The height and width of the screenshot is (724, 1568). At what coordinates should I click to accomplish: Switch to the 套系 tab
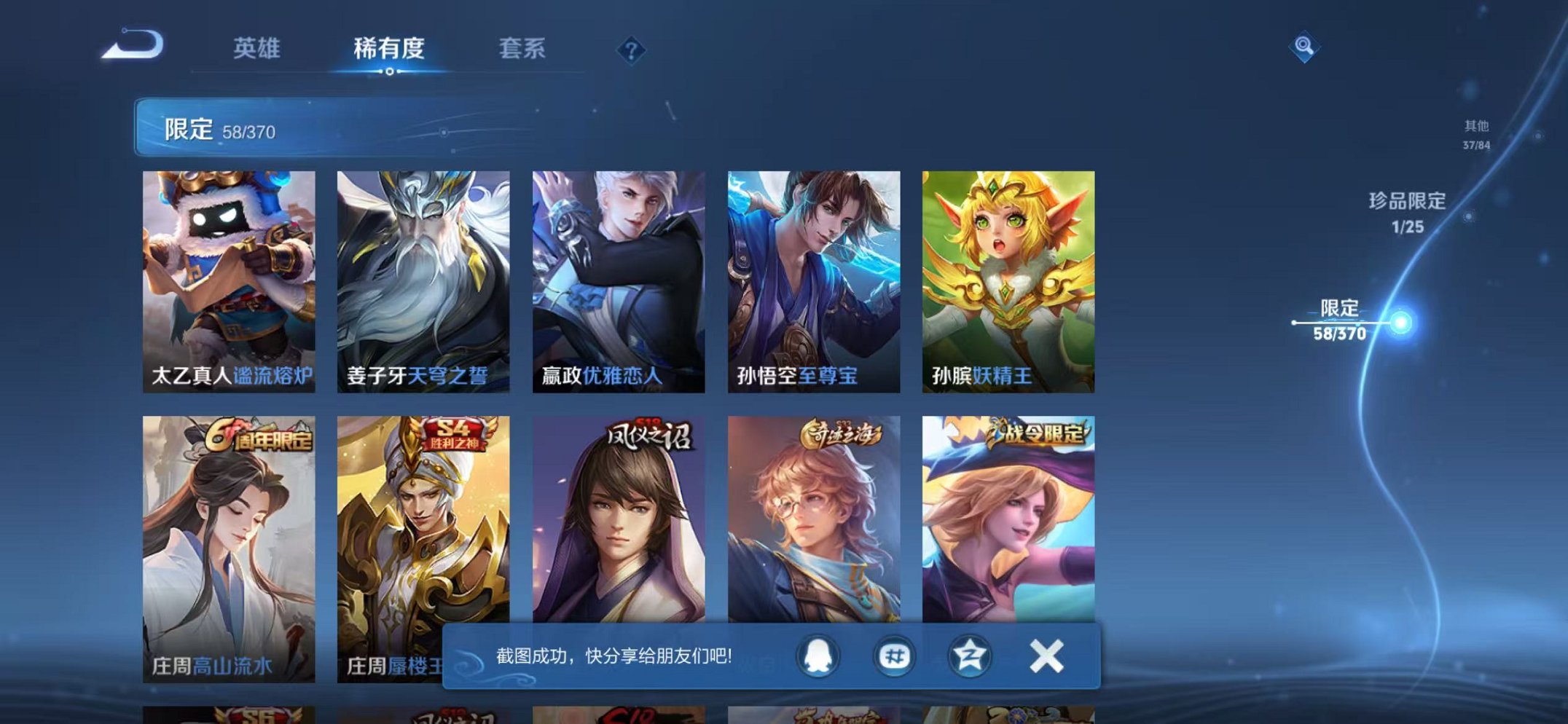pyautogui.click(x=524, y=50)
